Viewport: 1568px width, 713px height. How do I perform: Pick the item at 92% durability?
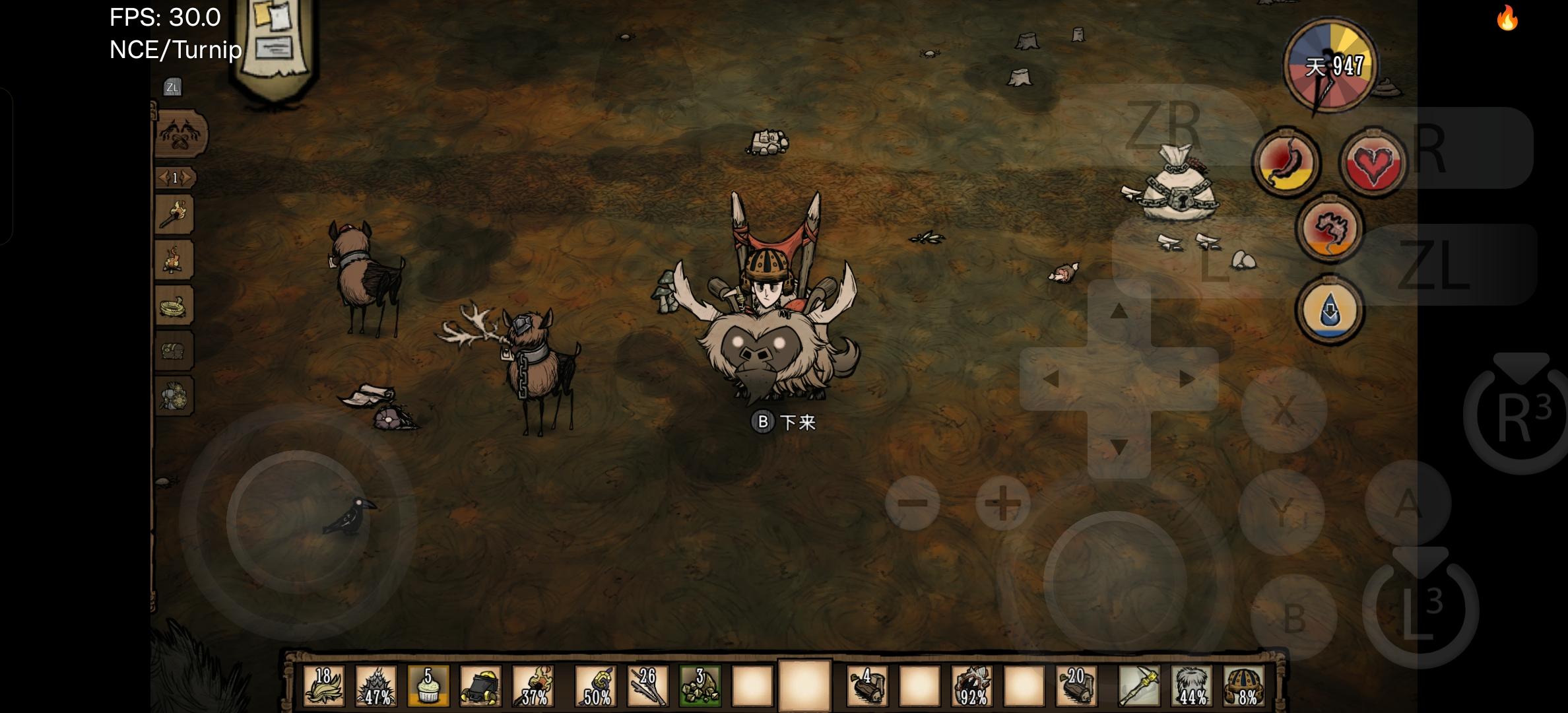971,686
